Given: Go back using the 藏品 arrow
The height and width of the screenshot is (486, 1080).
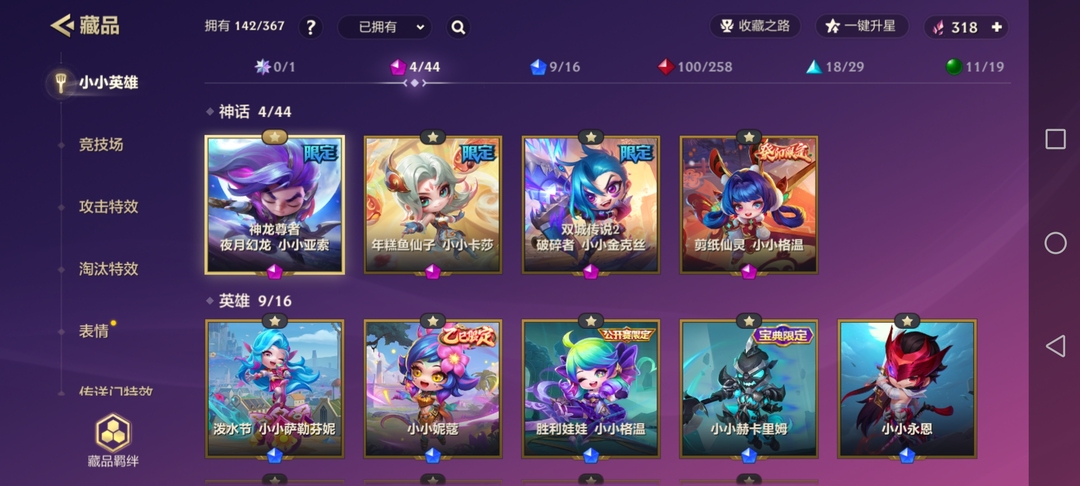Looking at the screenshot, I should [63, 26].
